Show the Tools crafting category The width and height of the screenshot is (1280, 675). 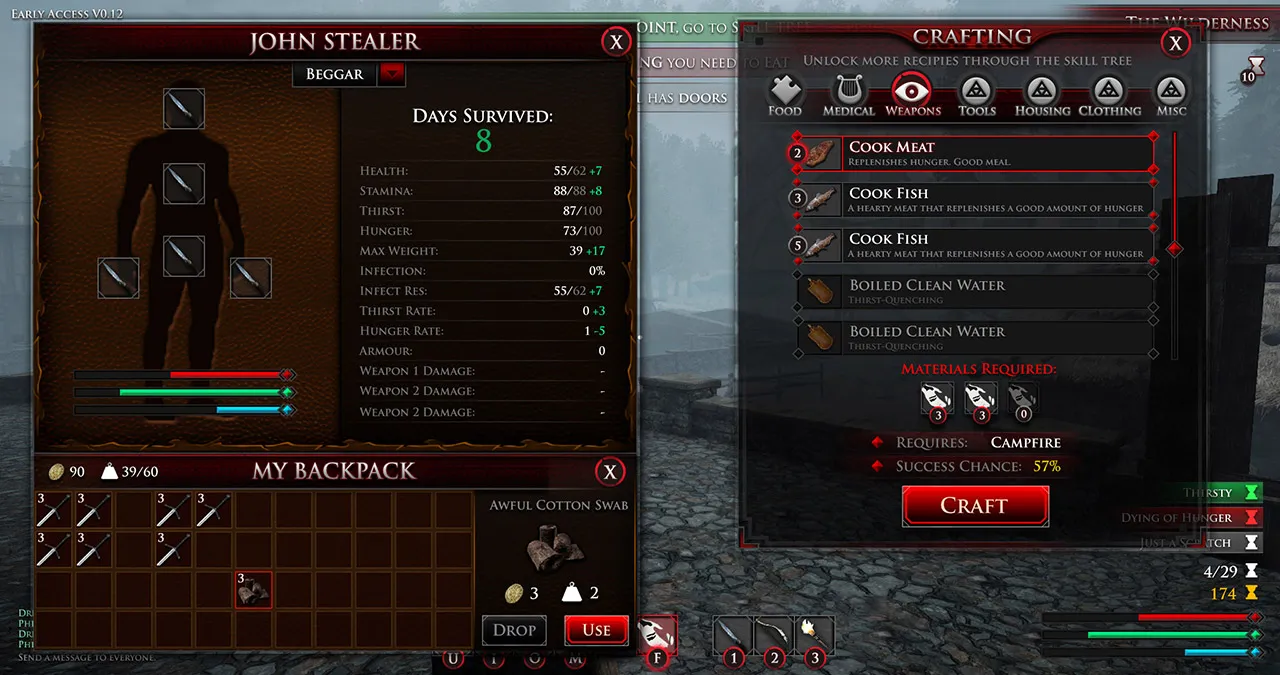[976, 95]
